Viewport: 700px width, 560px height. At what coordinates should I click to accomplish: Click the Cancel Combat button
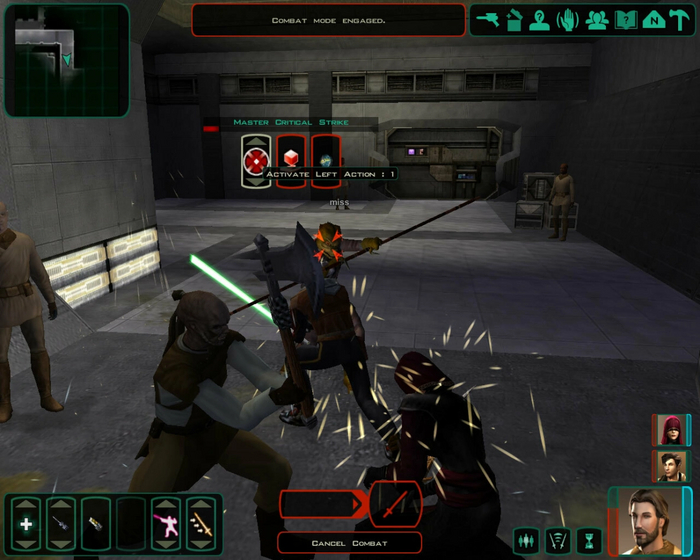point(349,543)
